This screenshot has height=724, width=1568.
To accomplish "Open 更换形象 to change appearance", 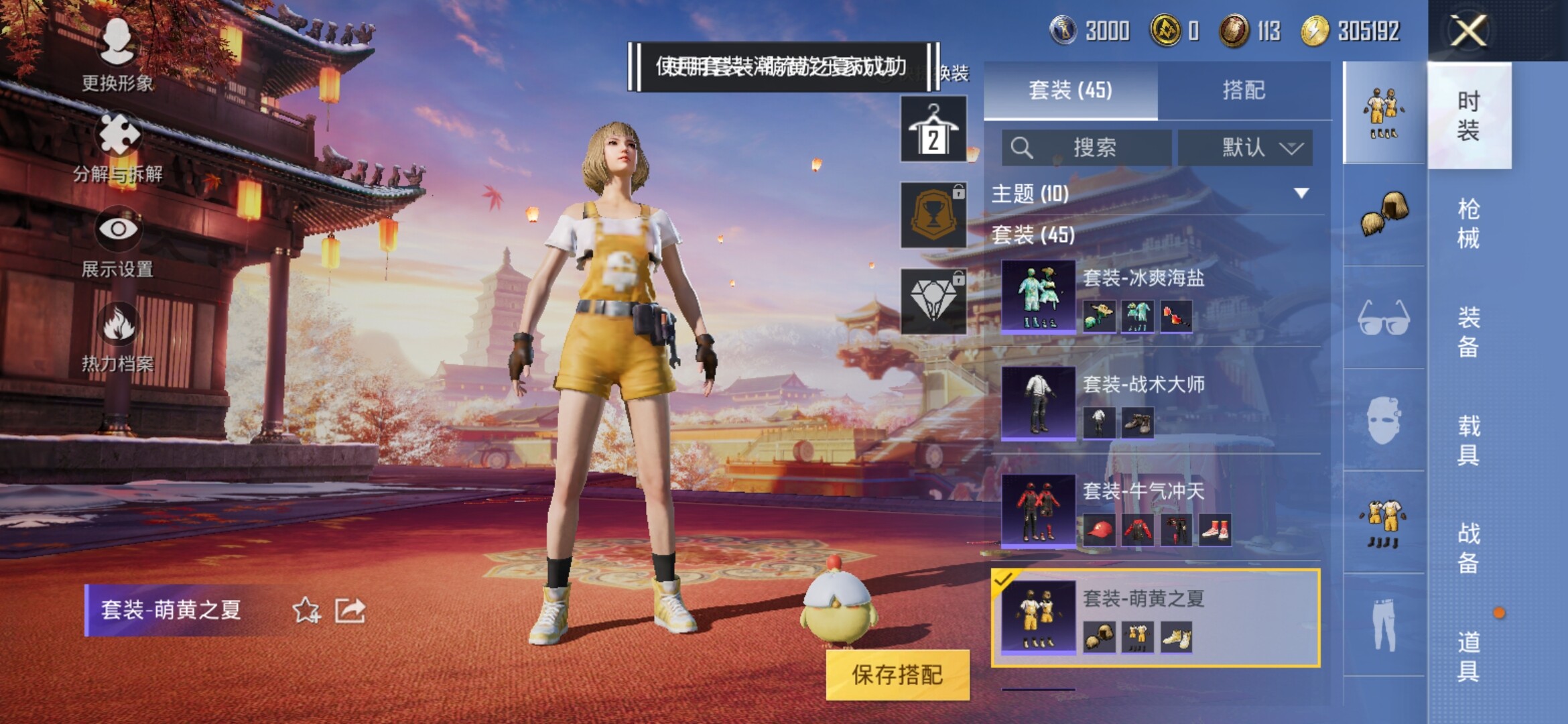I will (117, 54).
